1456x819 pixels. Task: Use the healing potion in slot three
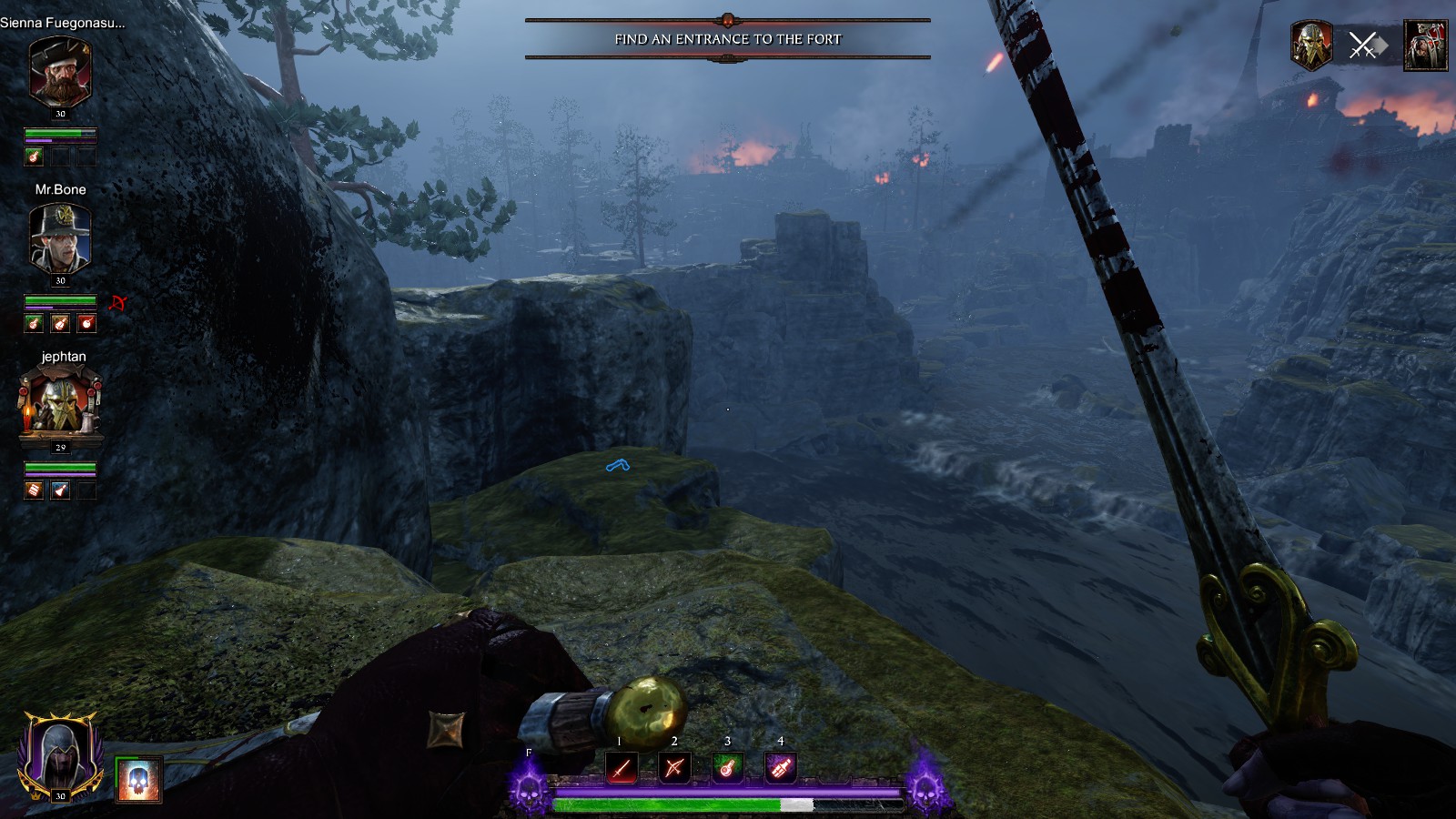click(727, 769)
